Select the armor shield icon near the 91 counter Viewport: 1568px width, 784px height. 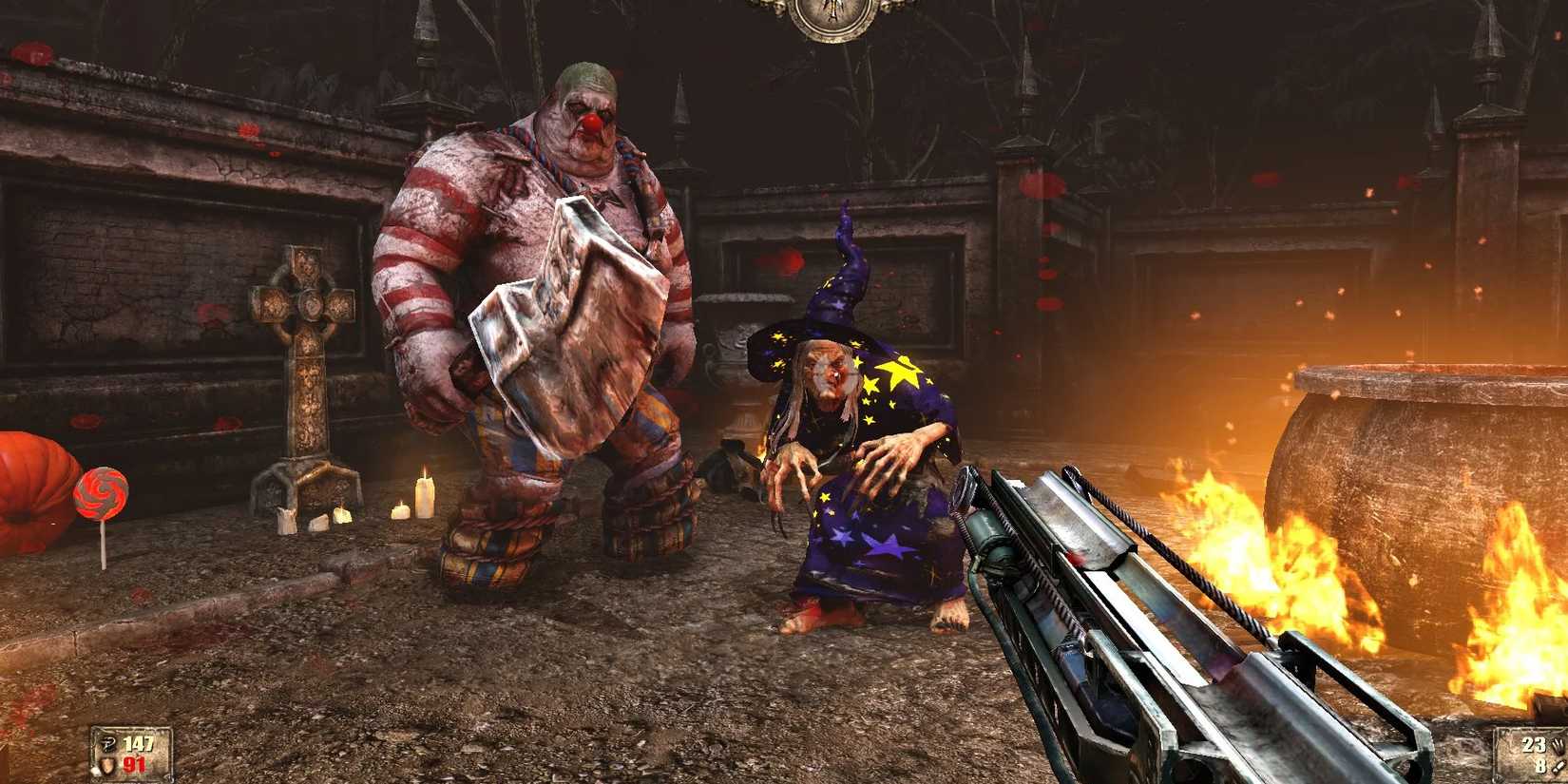pyautogui.click(x=107, y=765)
